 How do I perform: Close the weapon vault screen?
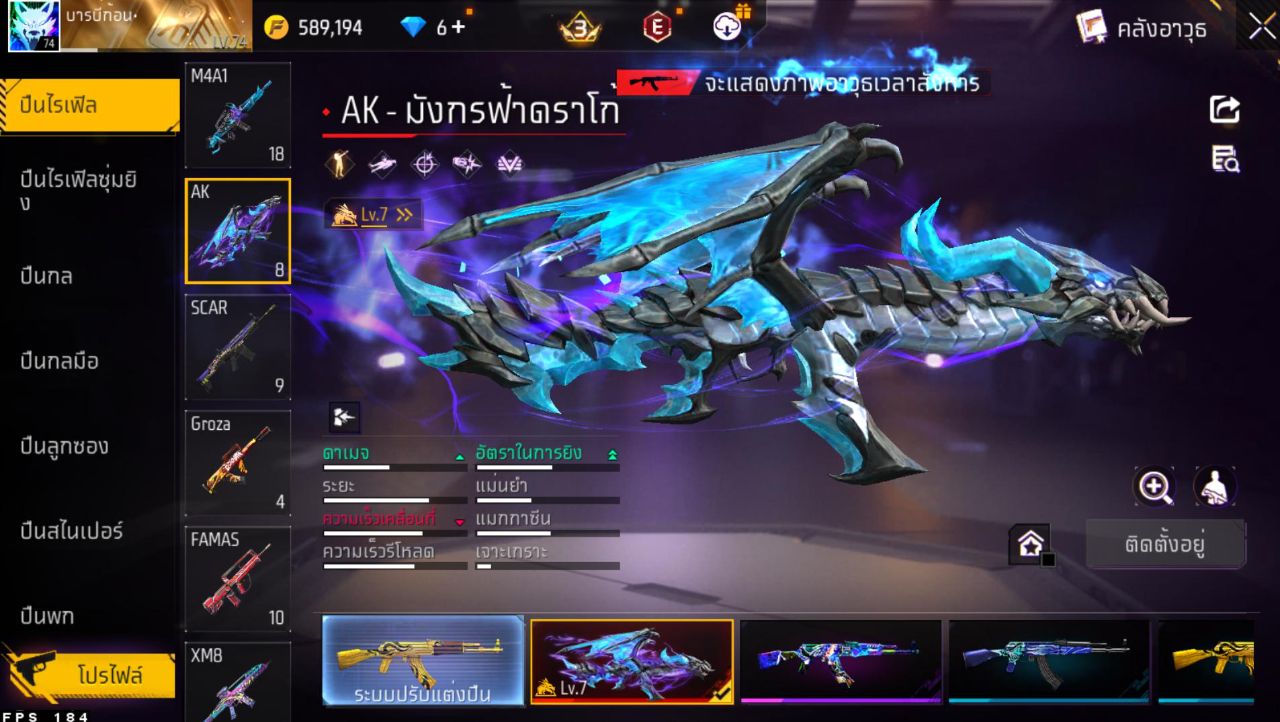point(1261,26)
